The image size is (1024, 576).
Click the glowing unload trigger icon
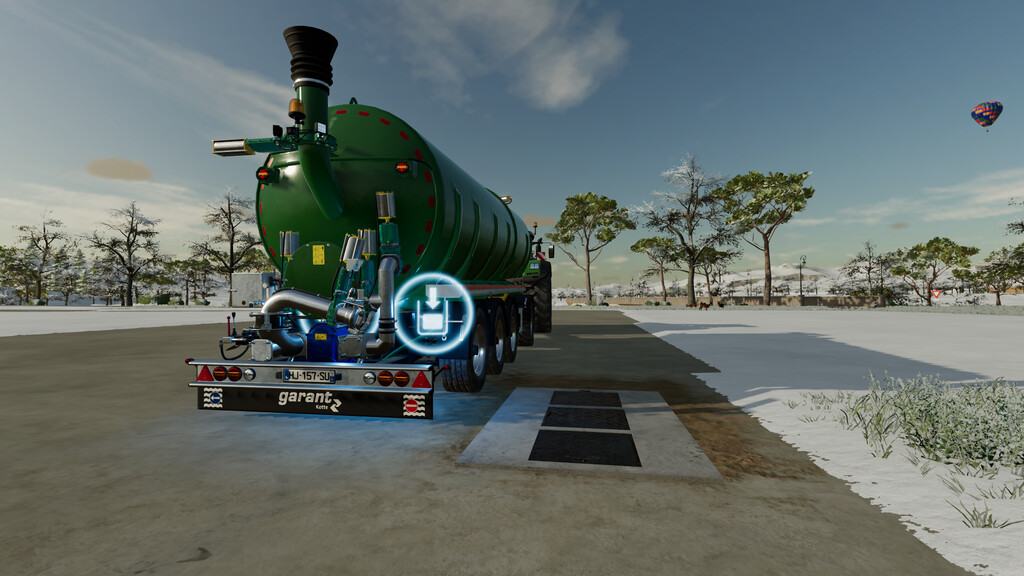pyautogui.click(x=434, y=314)
